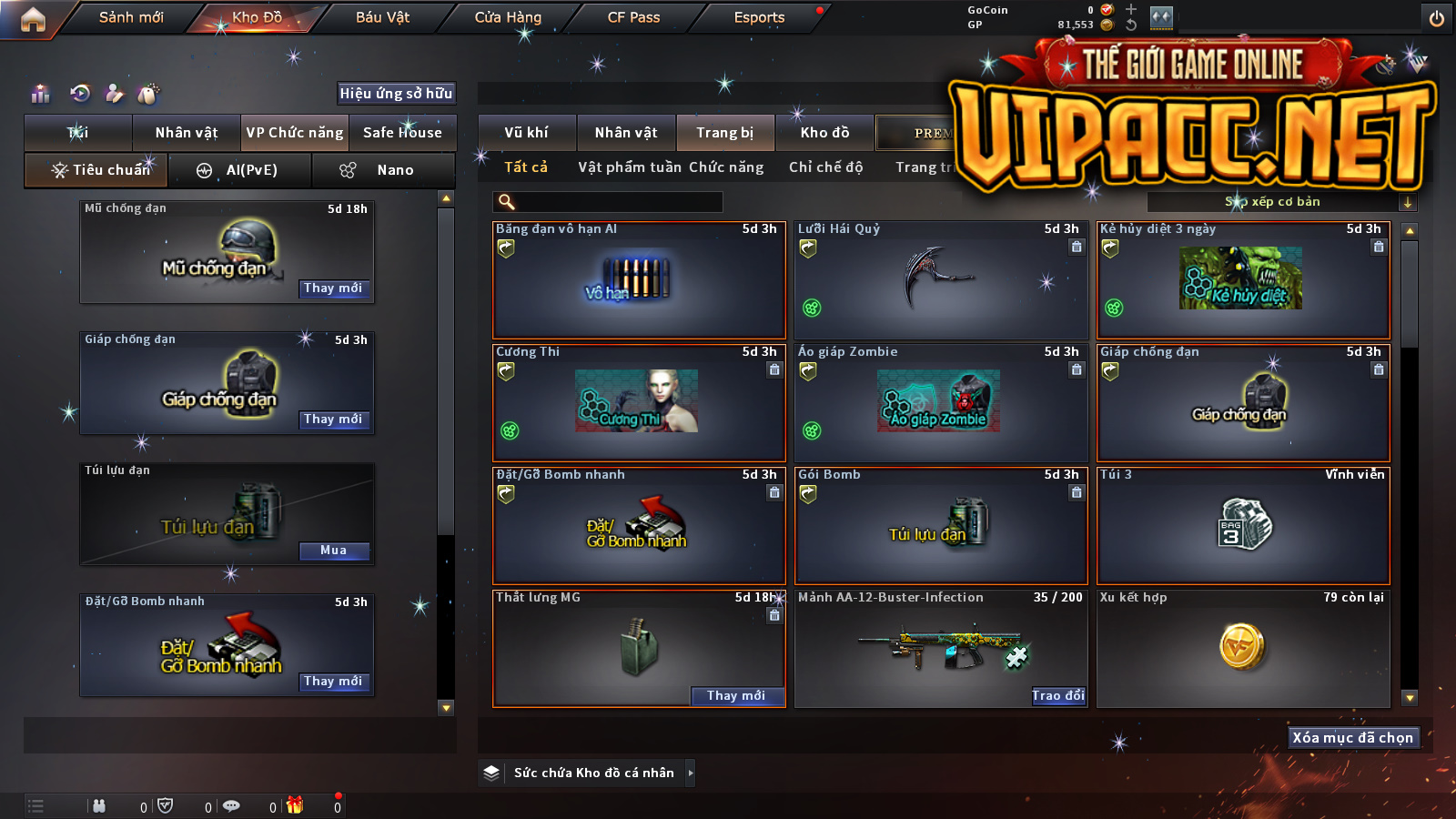Renew the Mũ chống đạn helmet
1456x819 pixels.
333,288
